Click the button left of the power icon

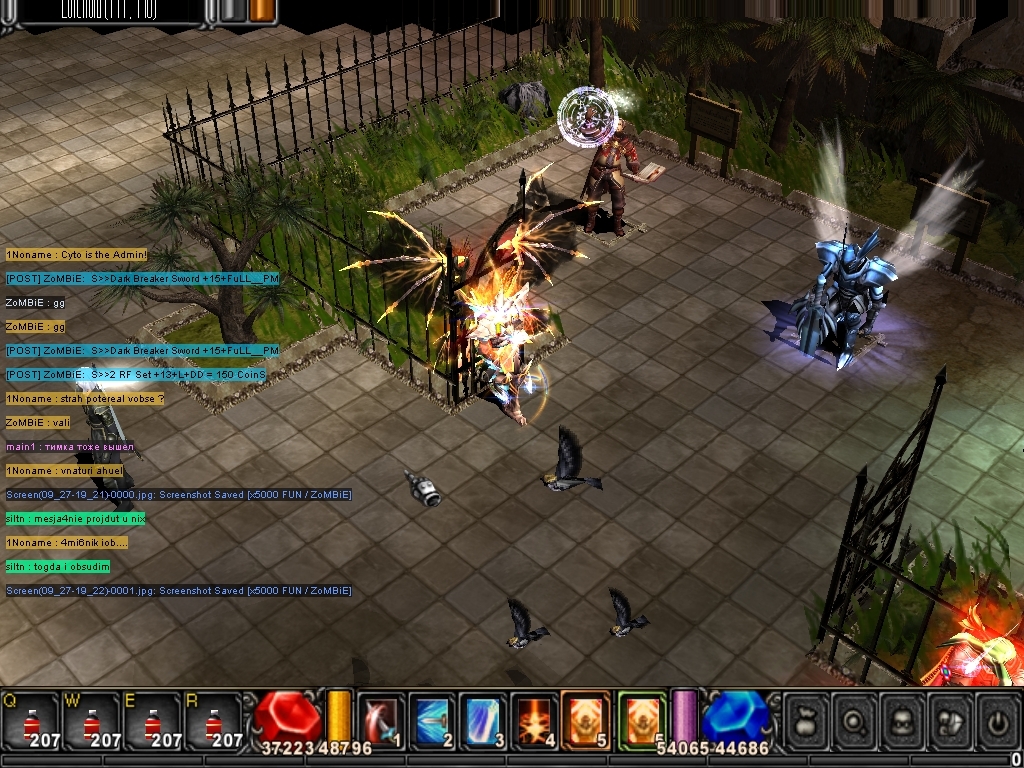[950, 721]
